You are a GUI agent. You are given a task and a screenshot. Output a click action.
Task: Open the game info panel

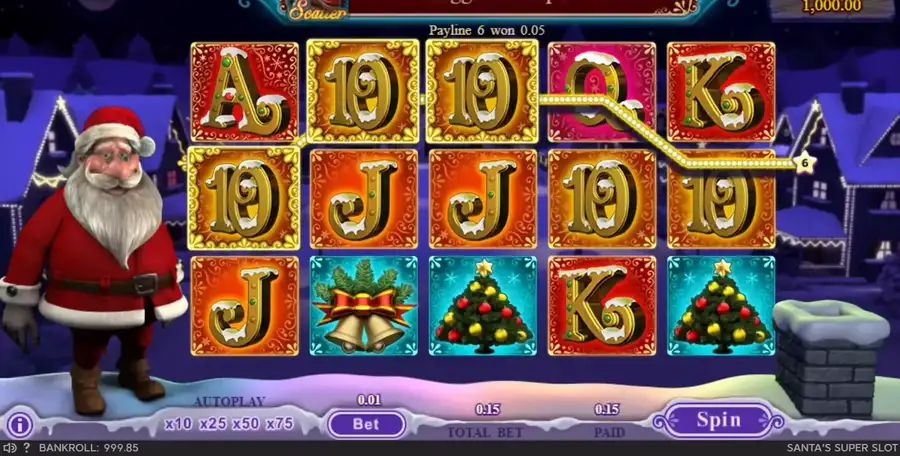coord(20,424)
